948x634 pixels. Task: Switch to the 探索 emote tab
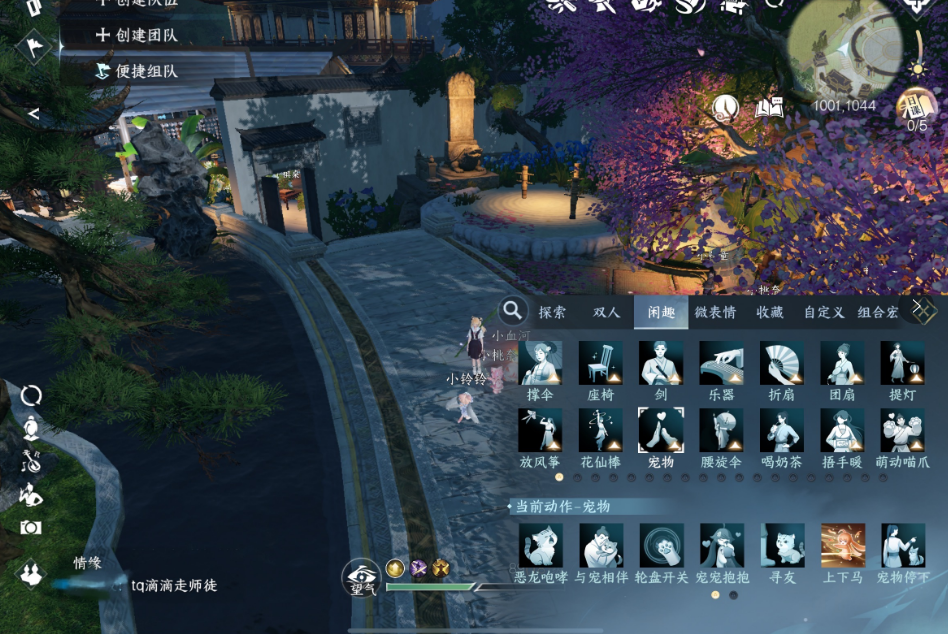552,312
